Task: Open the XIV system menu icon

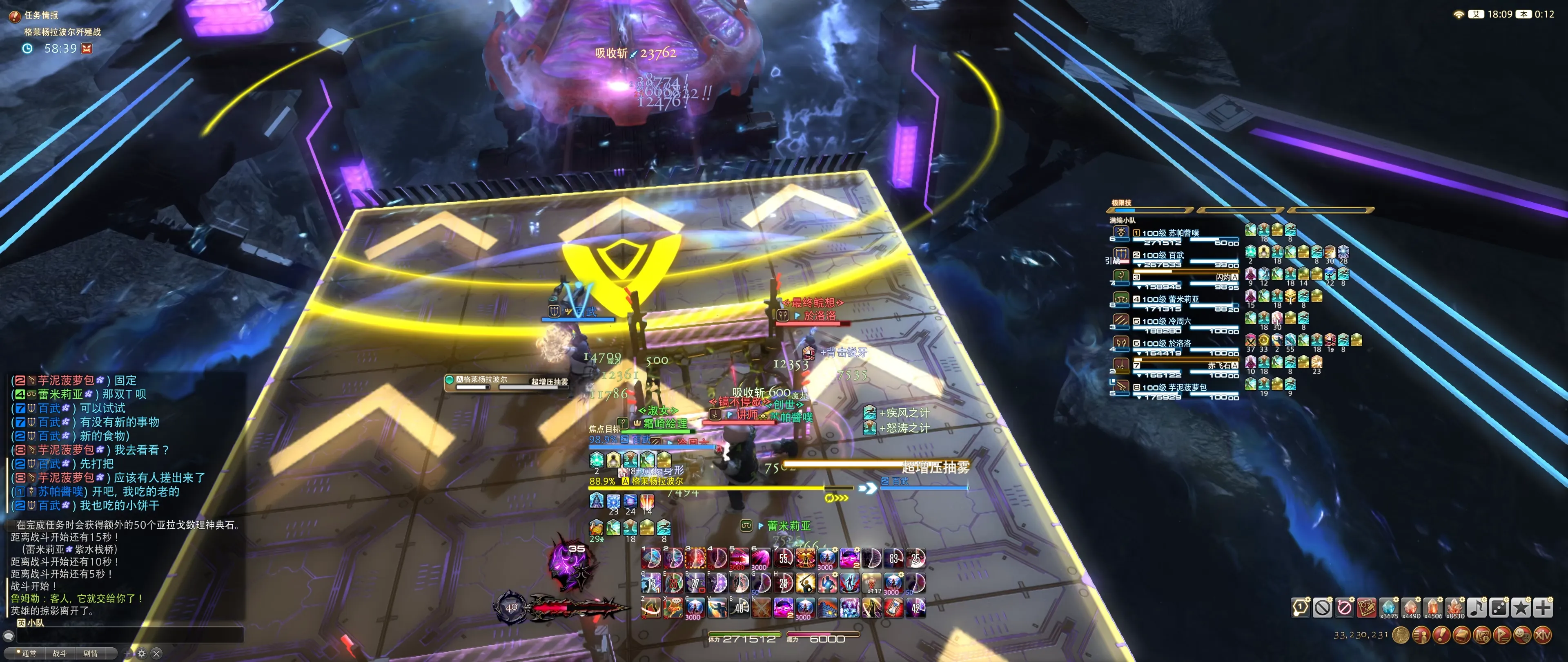Action: point(1542,636)
